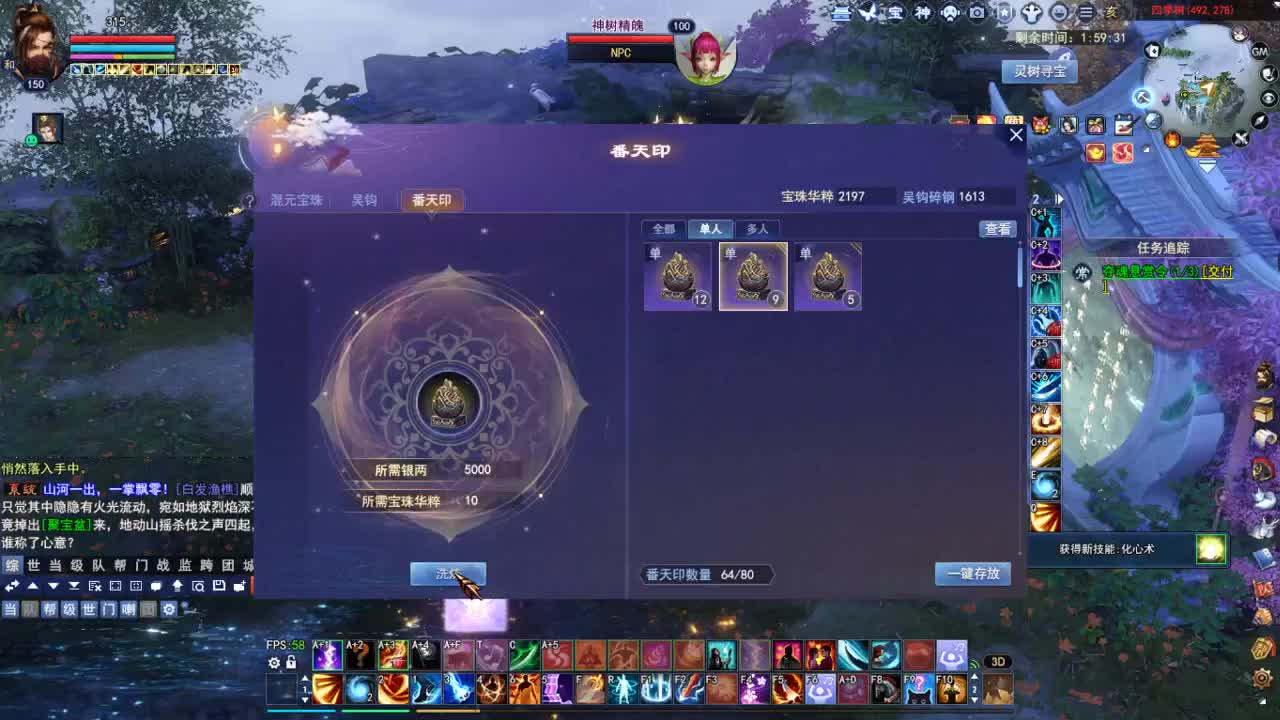Image resolution: width=1280 pixels, height=720 pixels.
Task: Open the helmet mask icon in top bar
Action: [x=950, y=13]
